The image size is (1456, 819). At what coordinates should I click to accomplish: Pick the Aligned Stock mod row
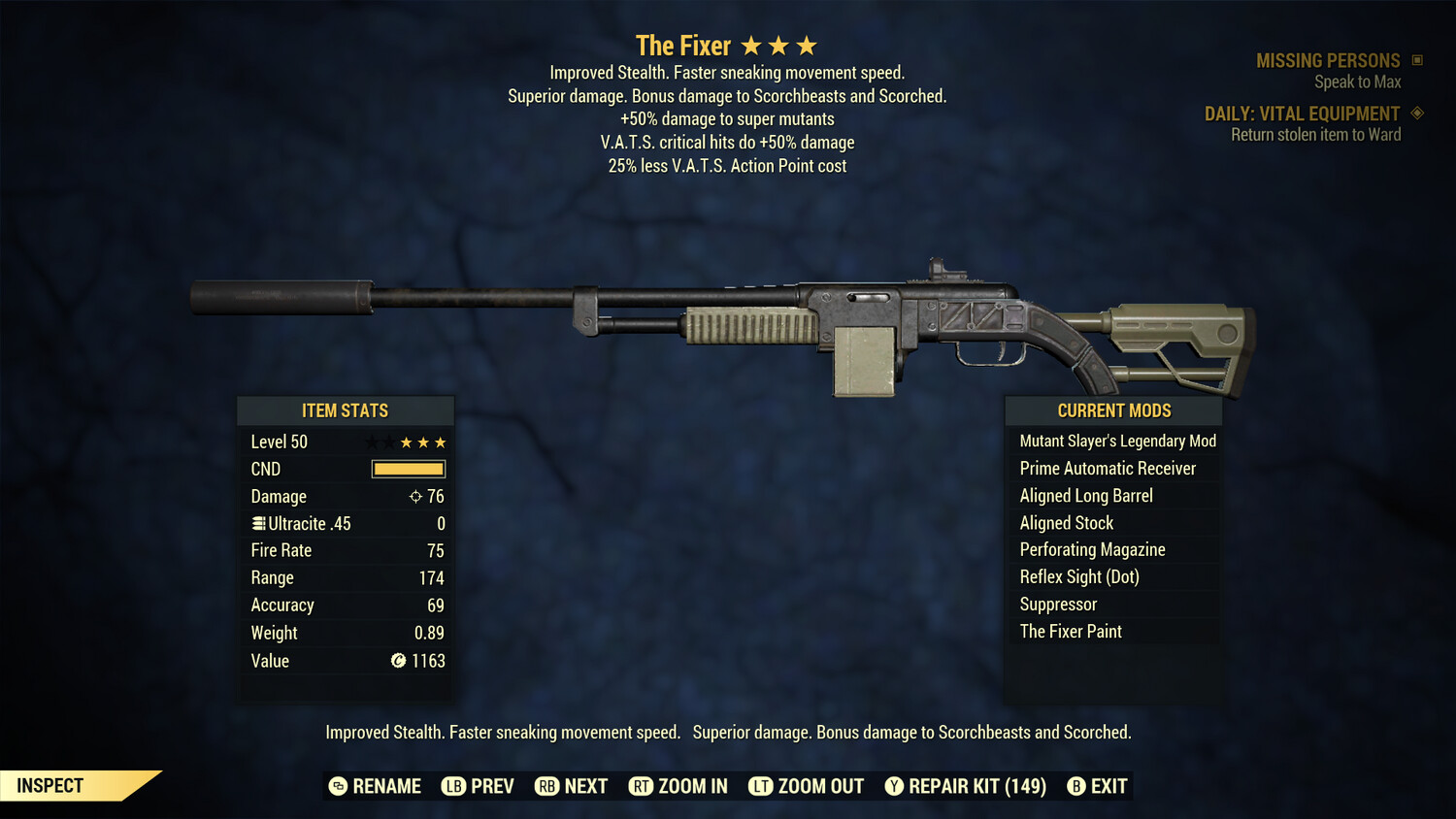coord(1067,523)
